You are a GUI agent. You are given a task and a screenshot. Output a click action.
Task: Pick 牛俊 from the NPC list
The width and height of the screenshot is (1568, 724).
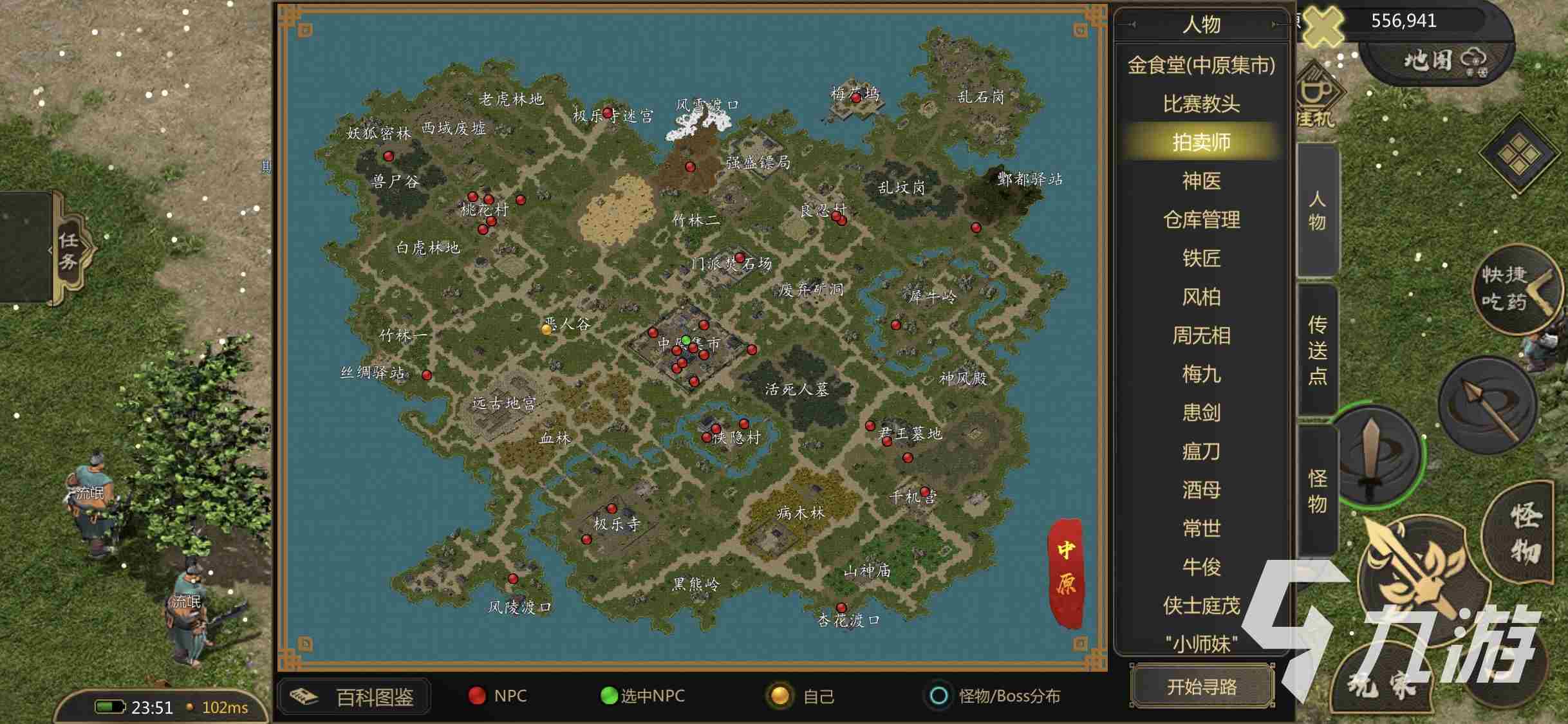(x=1201, y=567)
